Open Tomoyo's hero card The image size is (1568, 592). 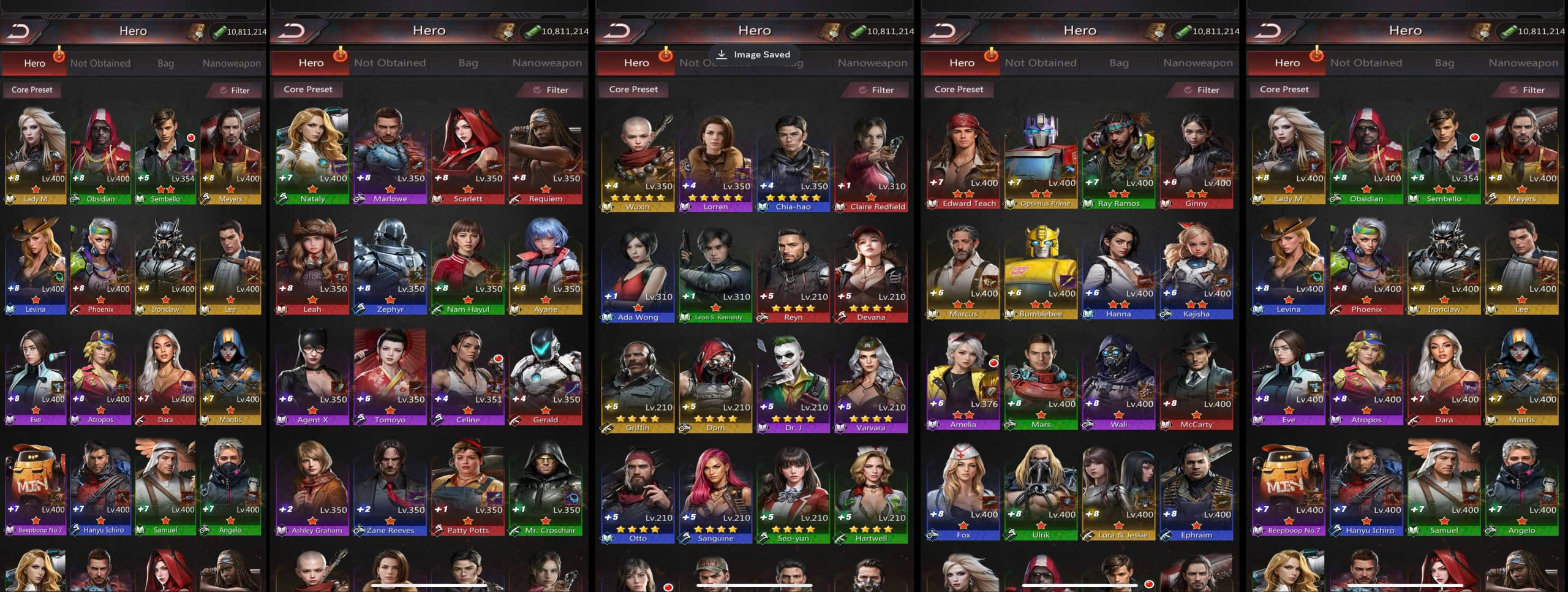[x=390, y=375]
